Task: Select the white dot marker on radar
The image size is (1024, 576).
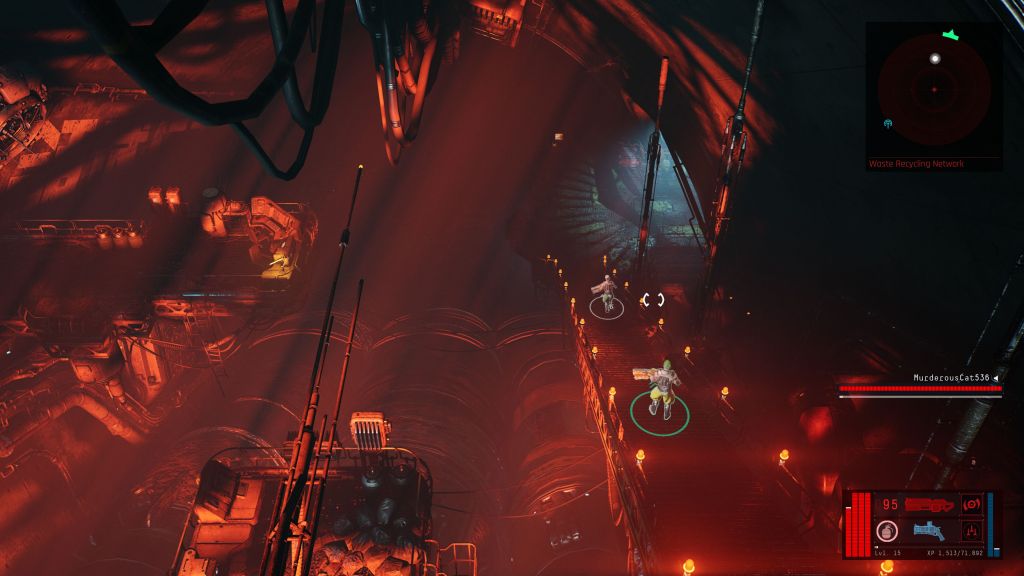Action: [935, 59]
